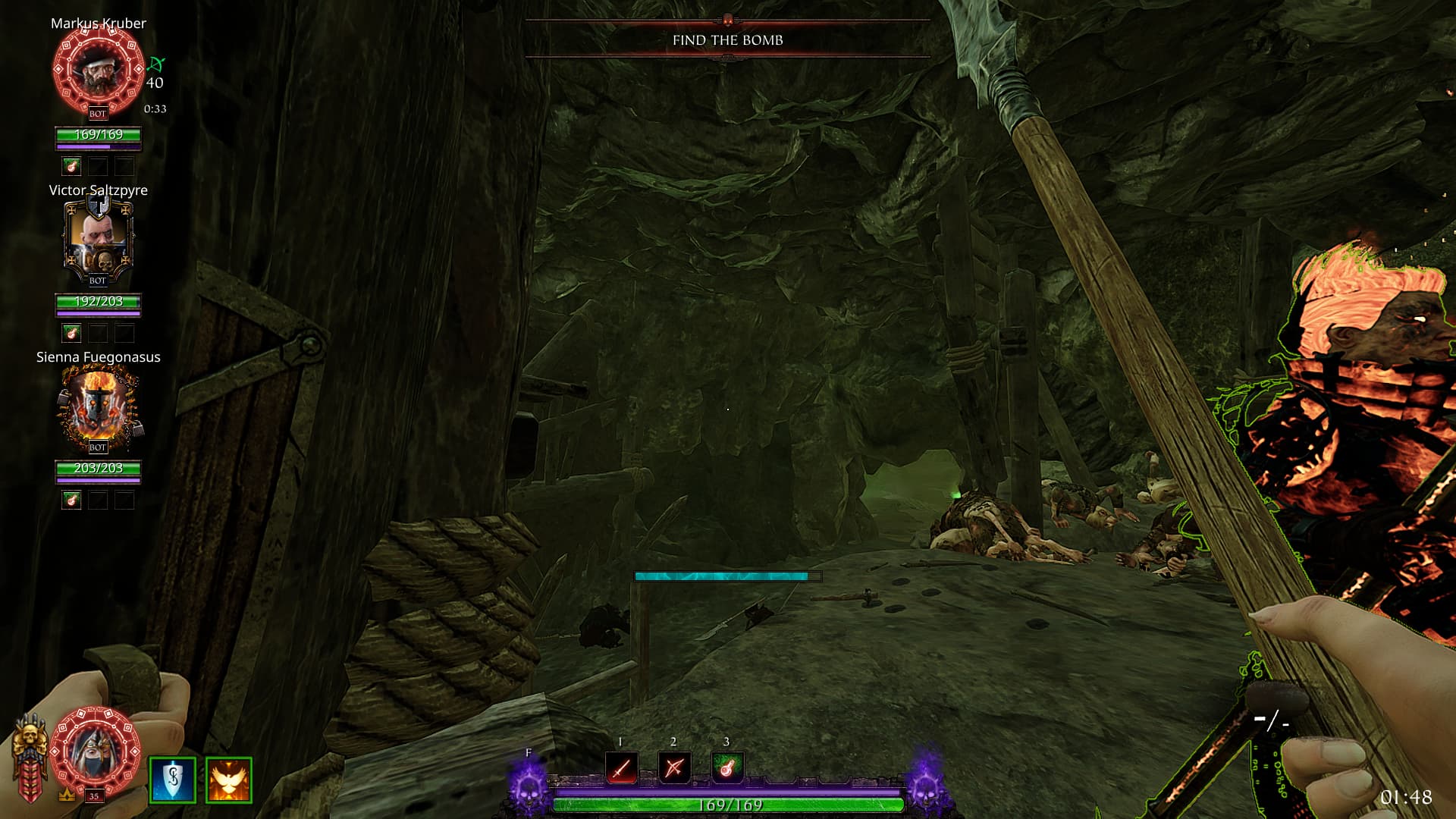Click your own hero portrait
1456x819 pixels.
tap(96, 751)
